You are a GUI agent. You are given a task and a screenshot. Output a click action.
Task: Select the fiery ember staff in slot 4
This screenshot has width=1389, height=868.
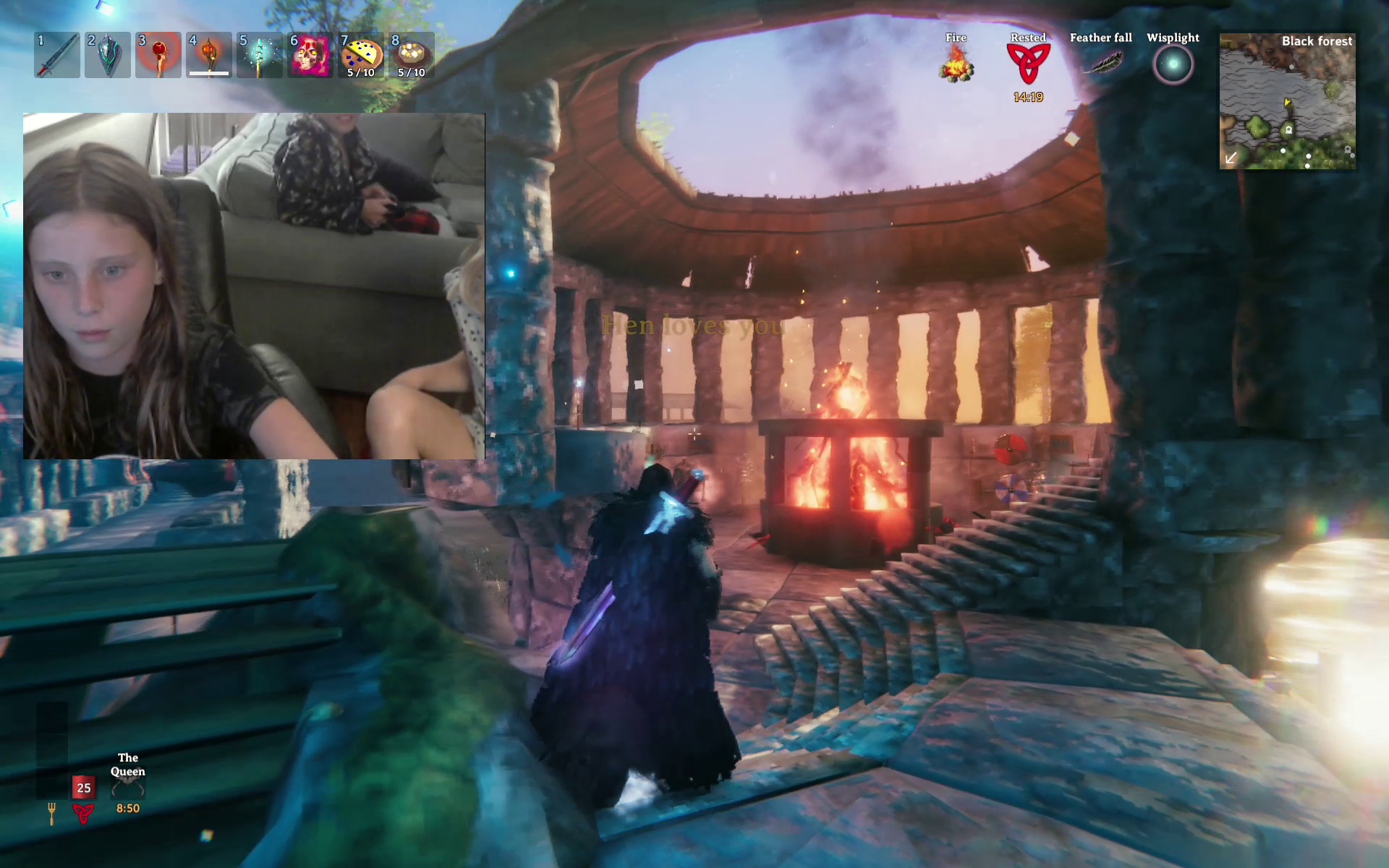click(209, 55)
